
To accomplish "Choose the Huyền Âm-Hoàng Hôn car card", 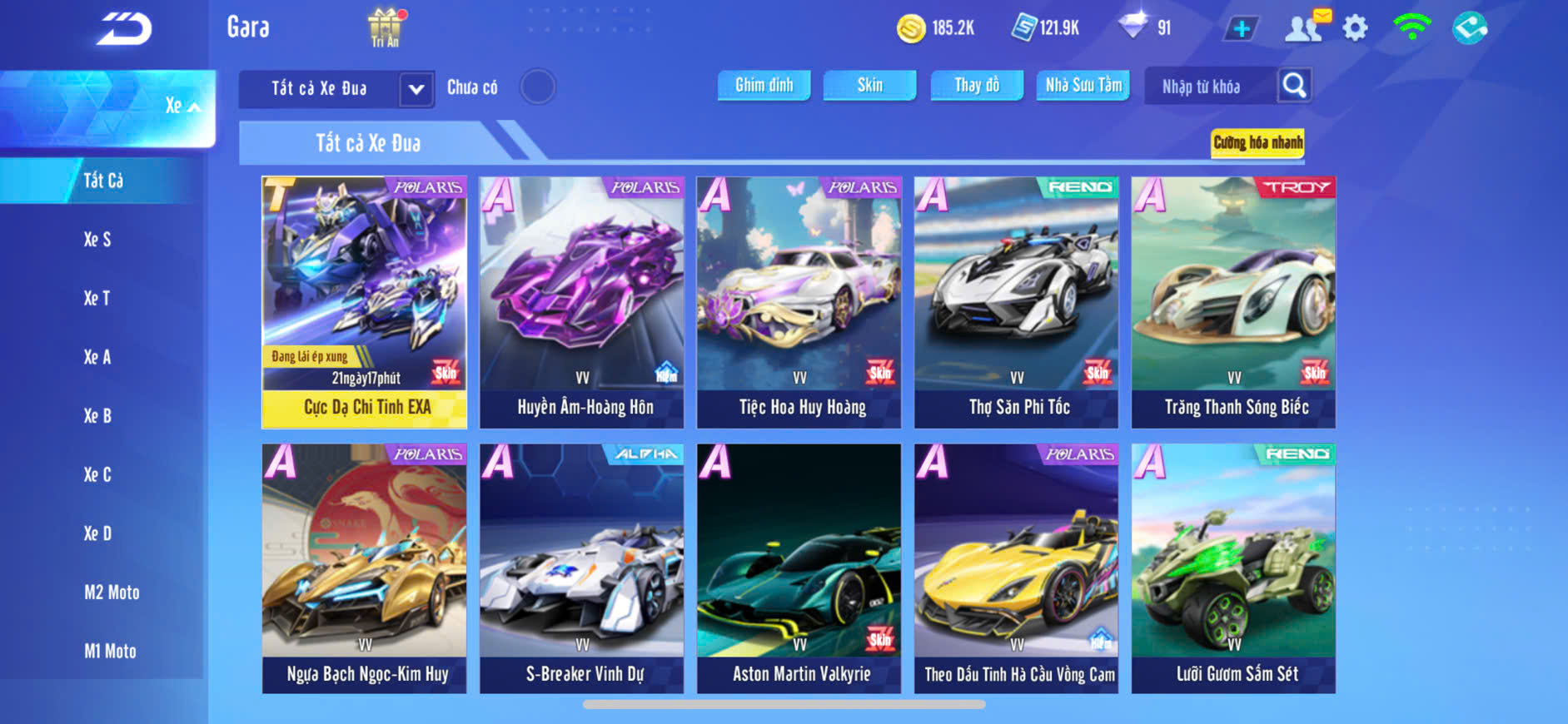I will (x=582, y=302).
